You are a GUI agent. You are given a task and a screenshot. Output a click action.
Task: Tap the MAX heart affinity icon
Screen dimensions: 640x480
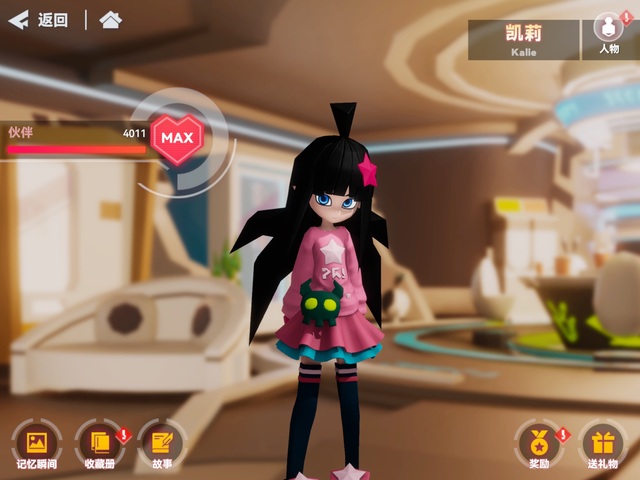(177, 137)
